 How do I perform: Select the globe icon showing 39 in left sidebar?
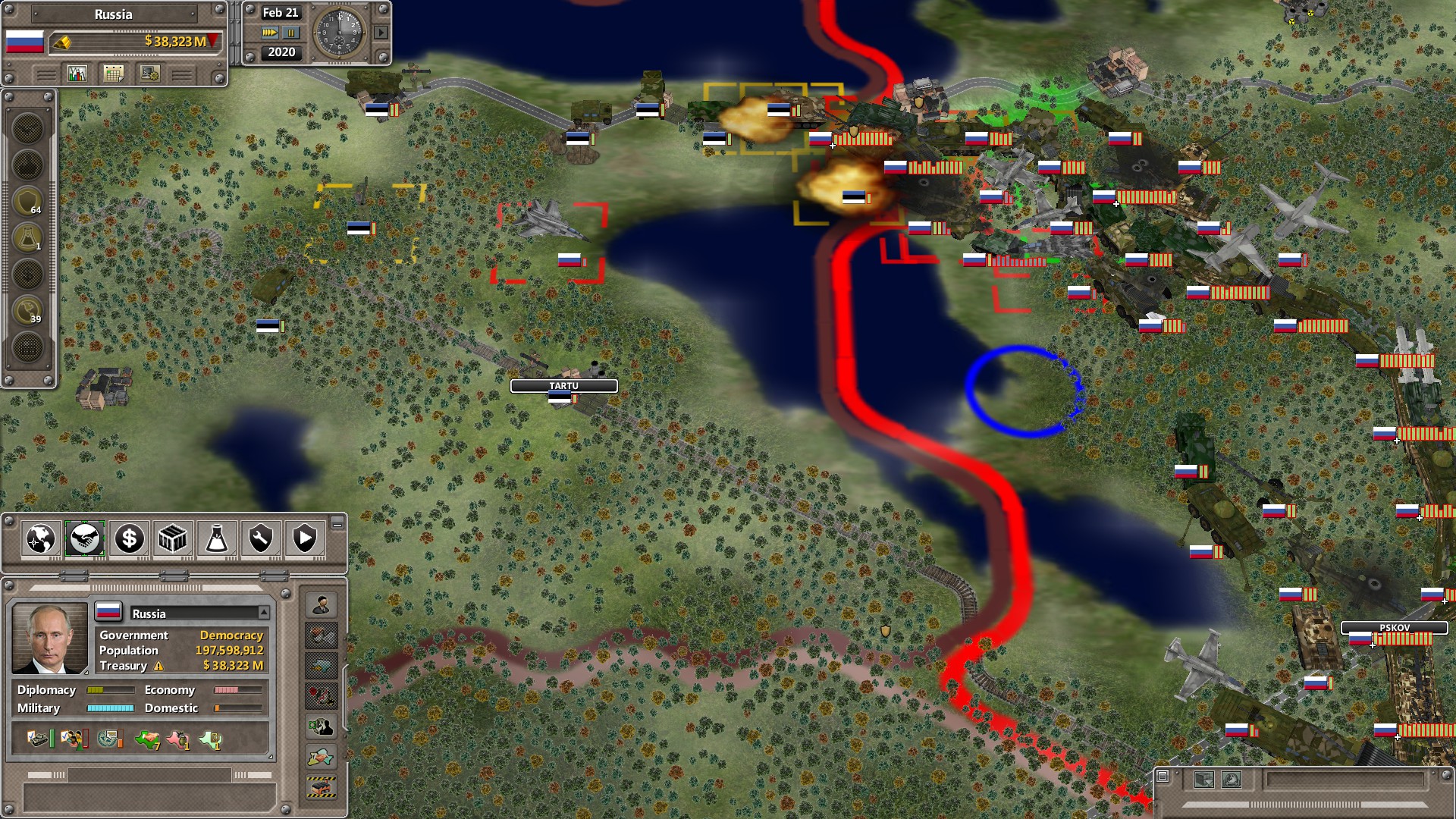[x=27, y=309]
